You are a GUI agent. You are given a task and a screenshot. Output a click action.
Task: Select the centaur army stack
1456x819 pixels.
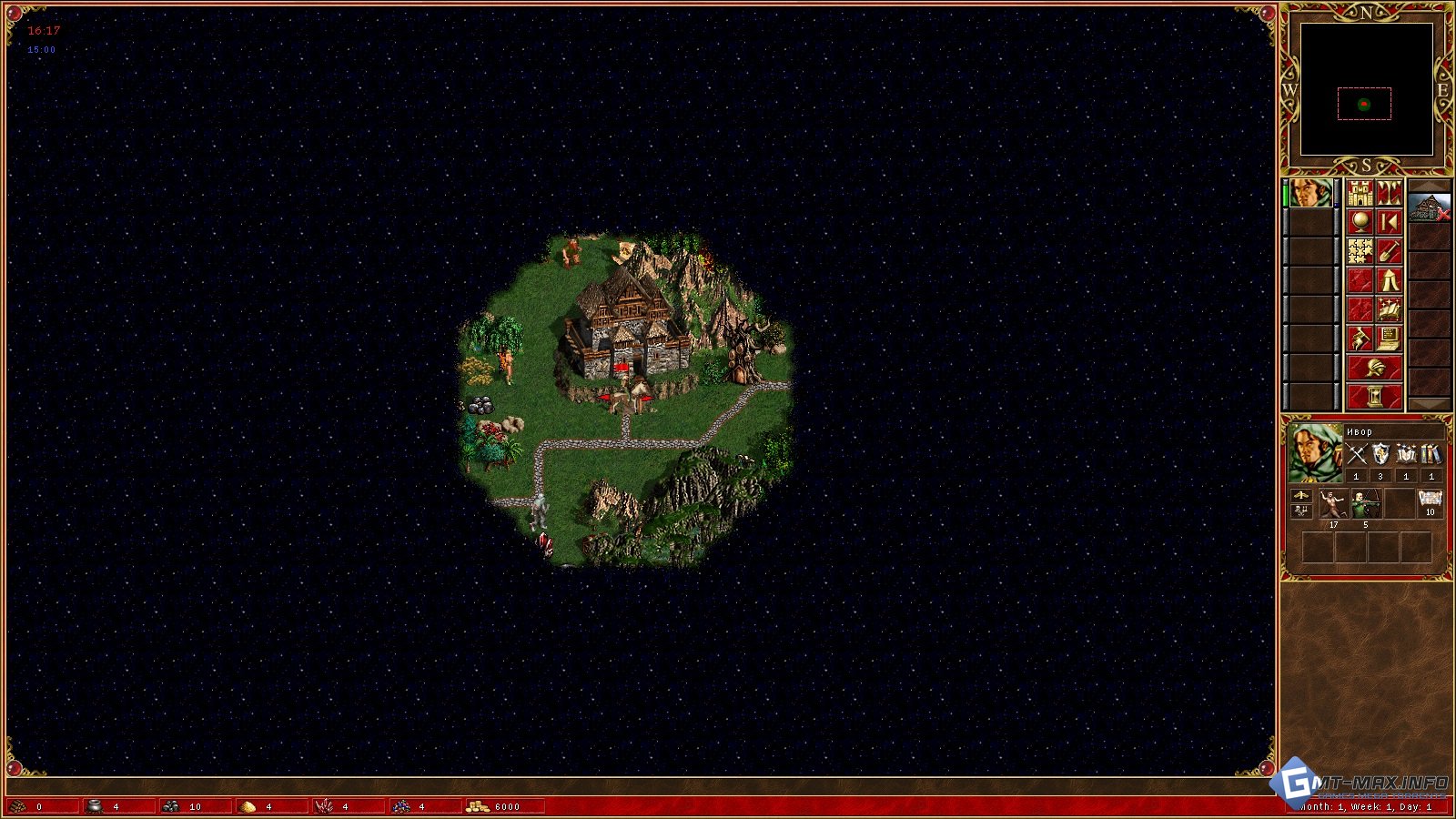pos(1333,503)
